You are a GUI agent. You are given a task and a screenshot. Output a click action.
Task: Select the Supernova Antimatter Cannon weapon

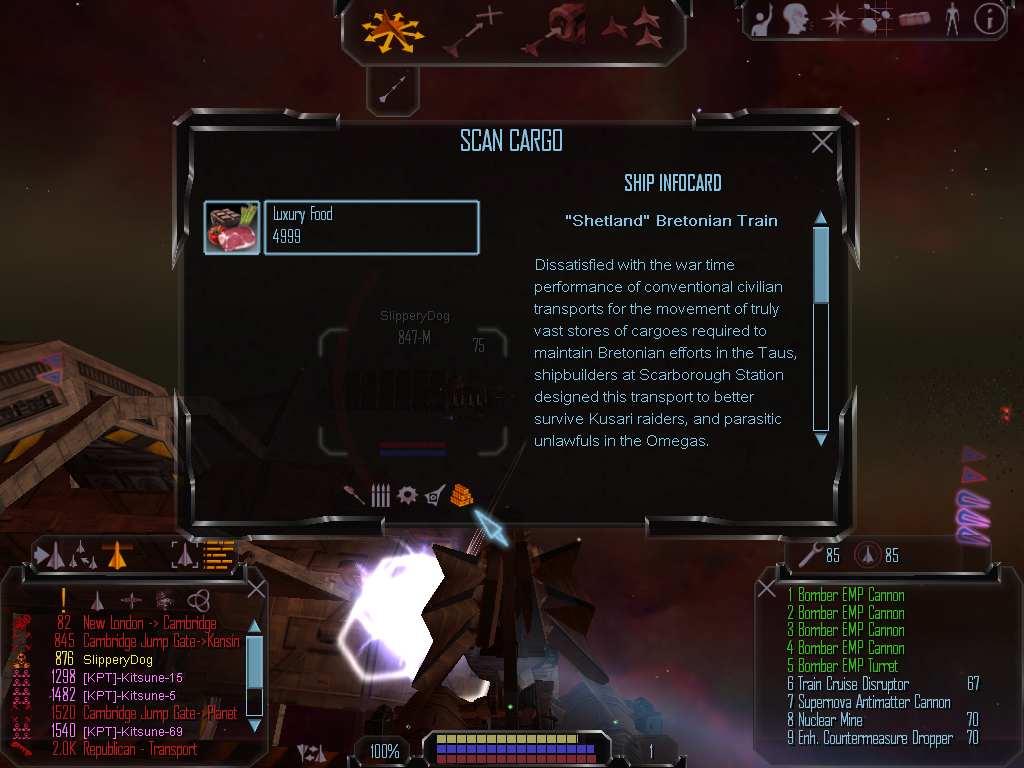pos(874,702)
